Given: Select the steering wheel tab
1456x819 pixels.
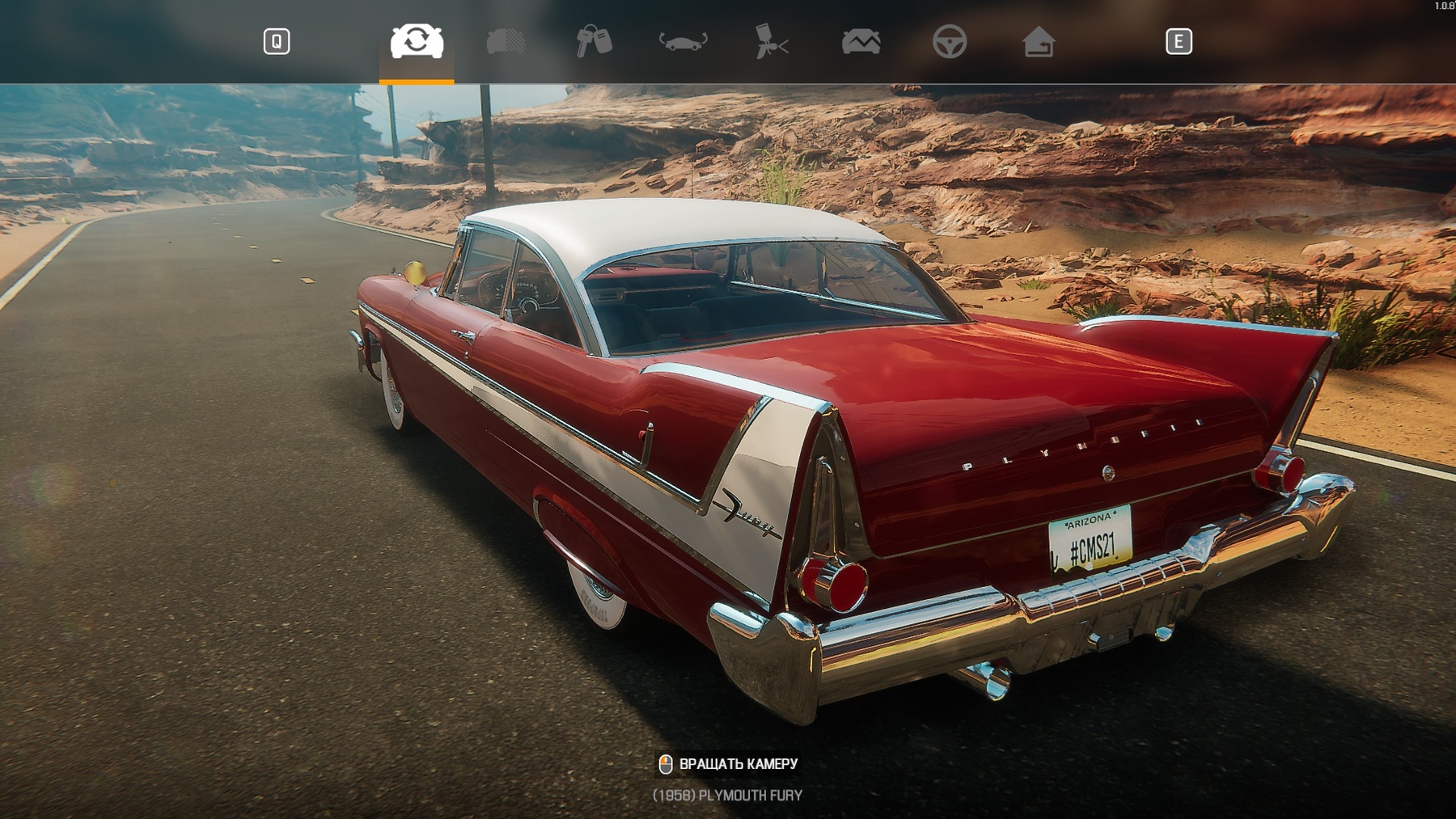Looking at the screenshot, I should point(949,41).
